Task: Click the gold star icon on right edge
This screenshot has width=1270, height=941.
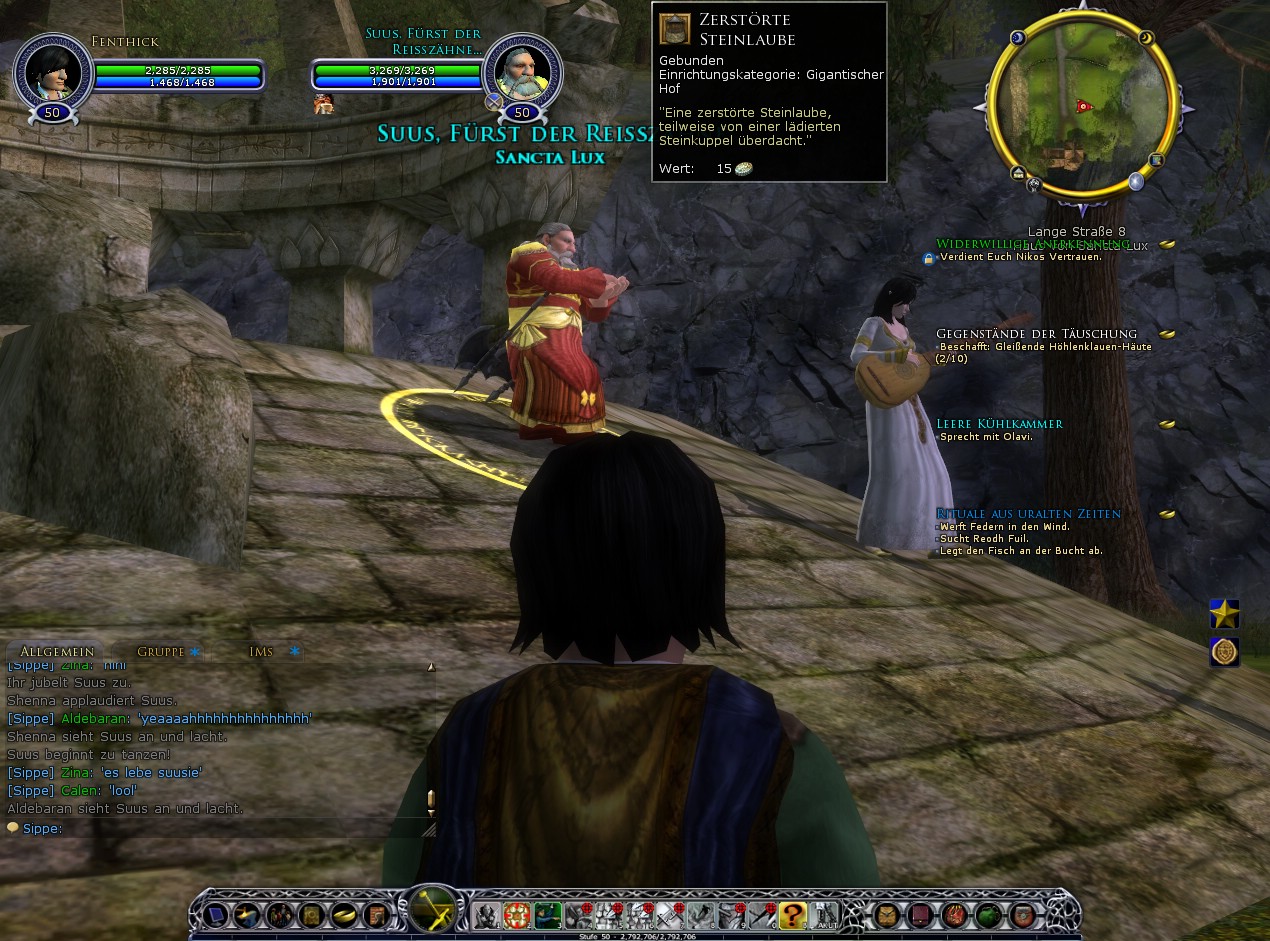Action: [x=1224, y=613]
